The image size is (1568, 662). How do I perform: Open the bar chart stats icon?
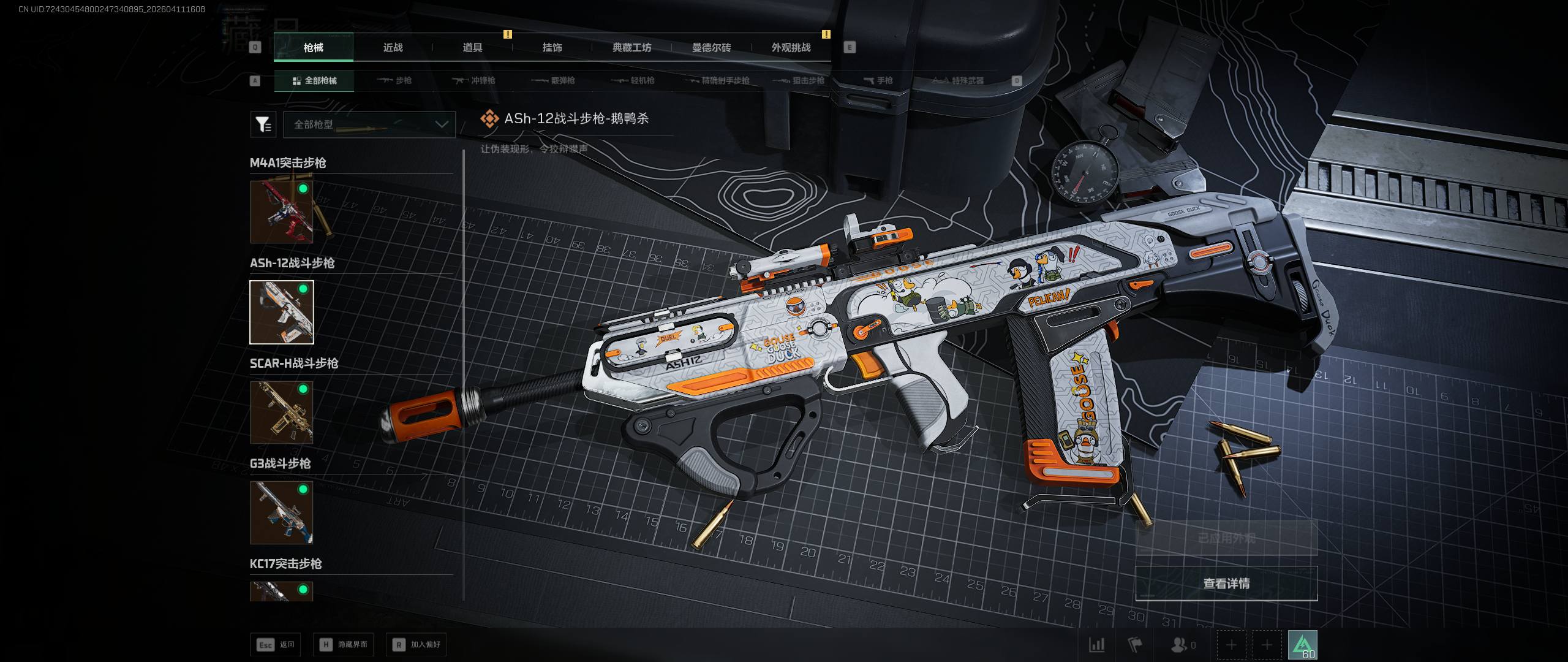1096,645
